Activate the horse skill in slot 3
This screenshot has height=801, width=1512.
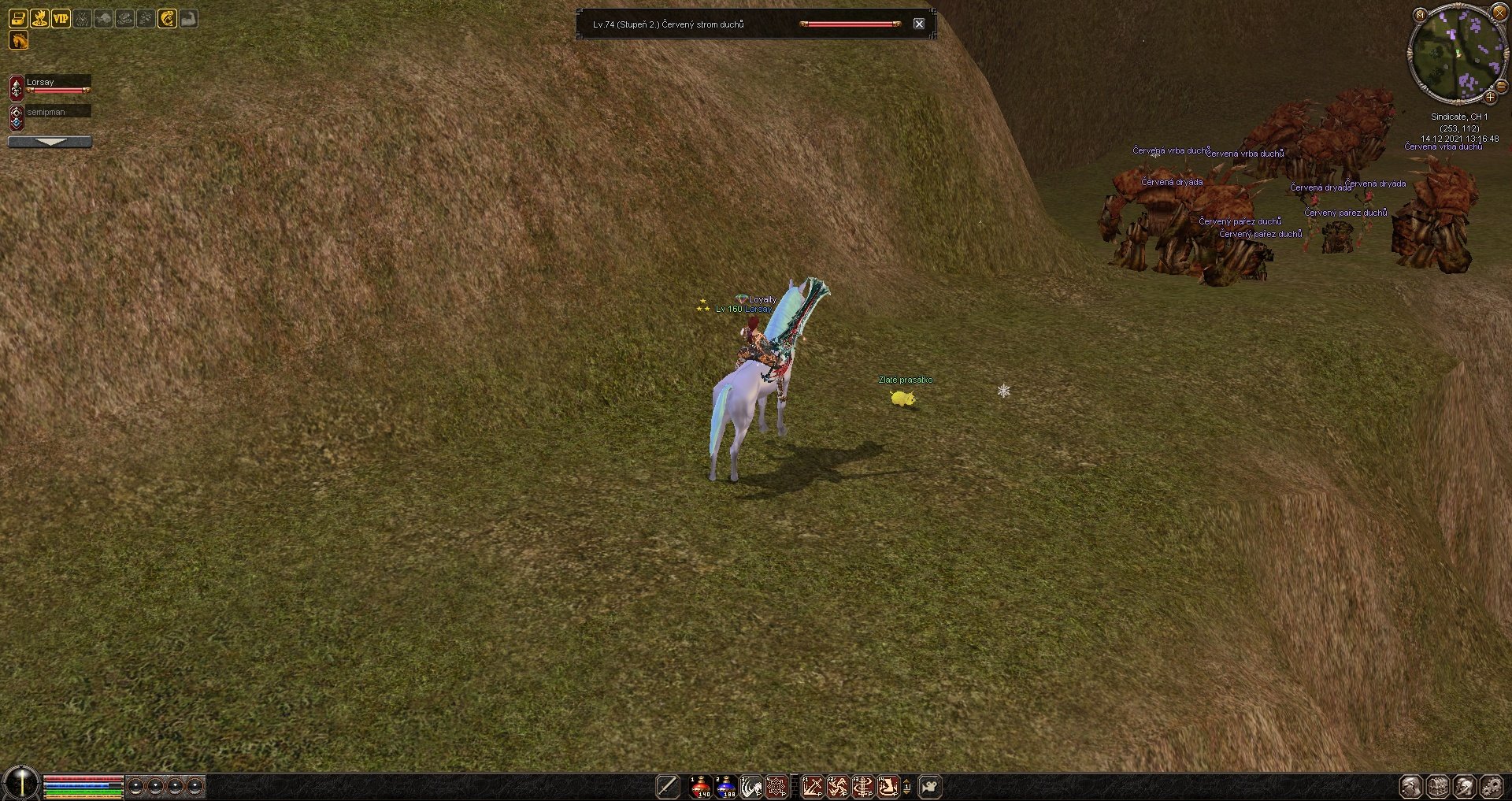750,786
